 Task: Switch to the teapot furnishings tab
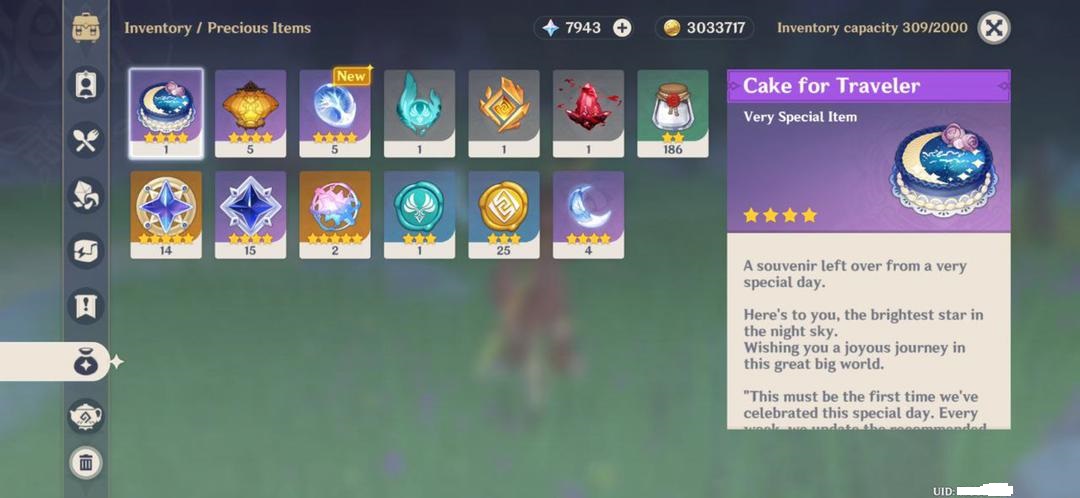coord(86,415)
